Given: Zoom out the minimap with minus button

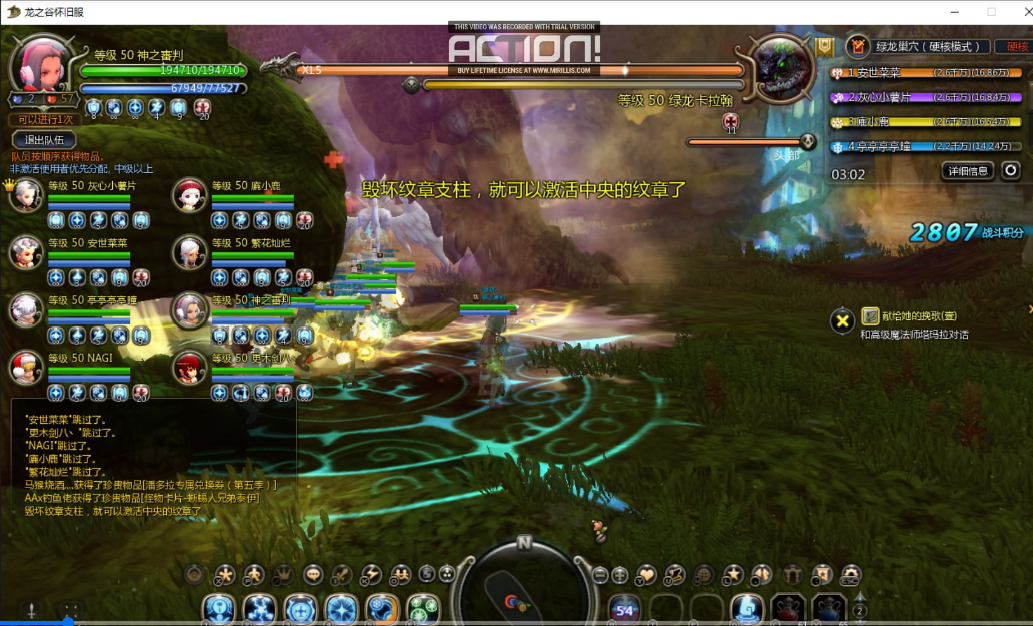Looking at the screenshot, I should 600,574.
